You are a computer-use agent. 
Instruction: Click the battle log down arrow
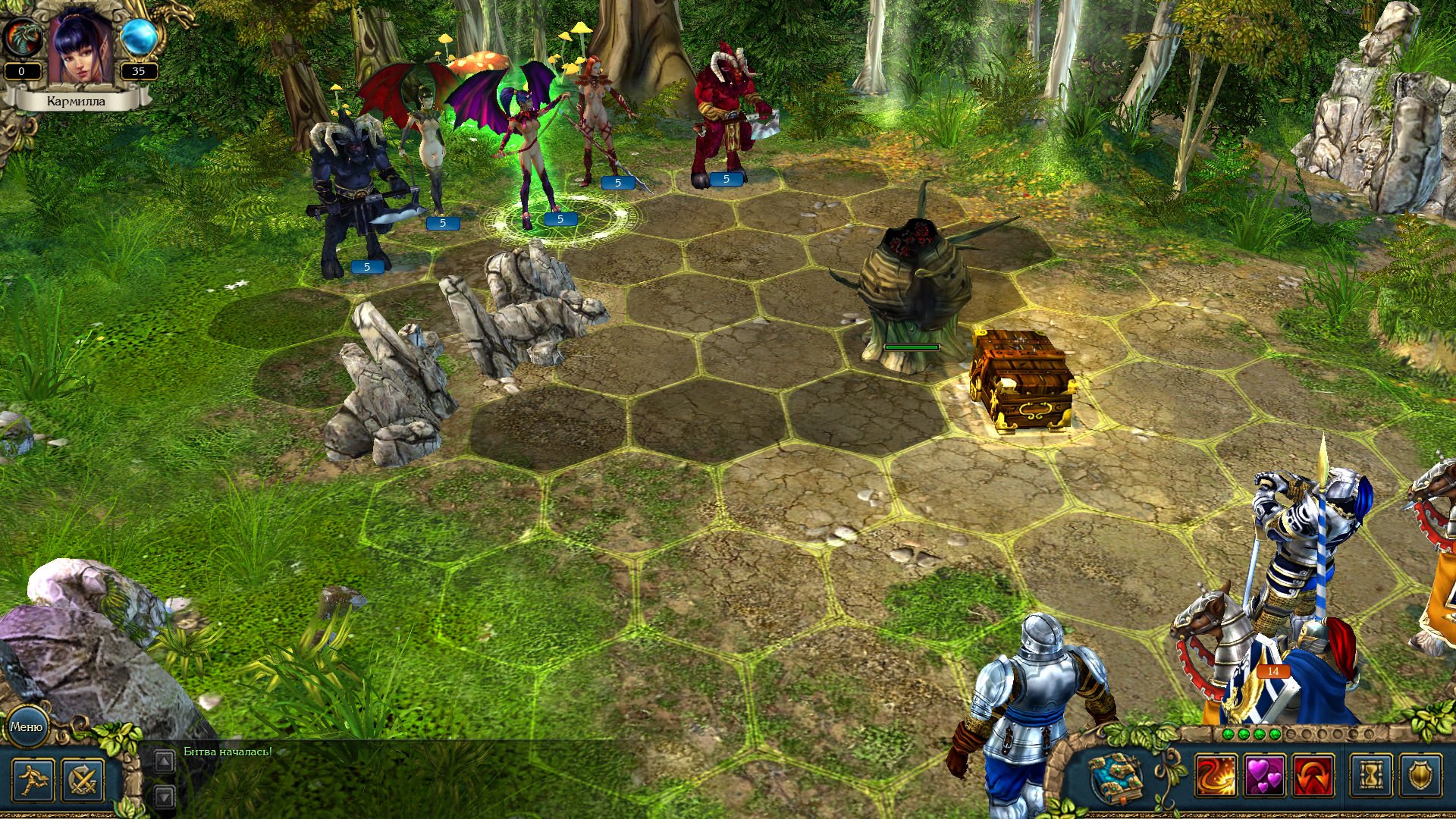[x=164, y=795]
